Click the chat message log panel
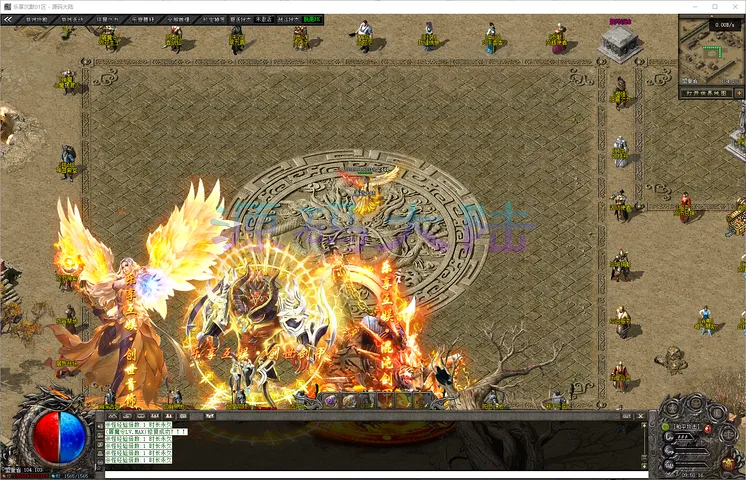 [370, 441]
